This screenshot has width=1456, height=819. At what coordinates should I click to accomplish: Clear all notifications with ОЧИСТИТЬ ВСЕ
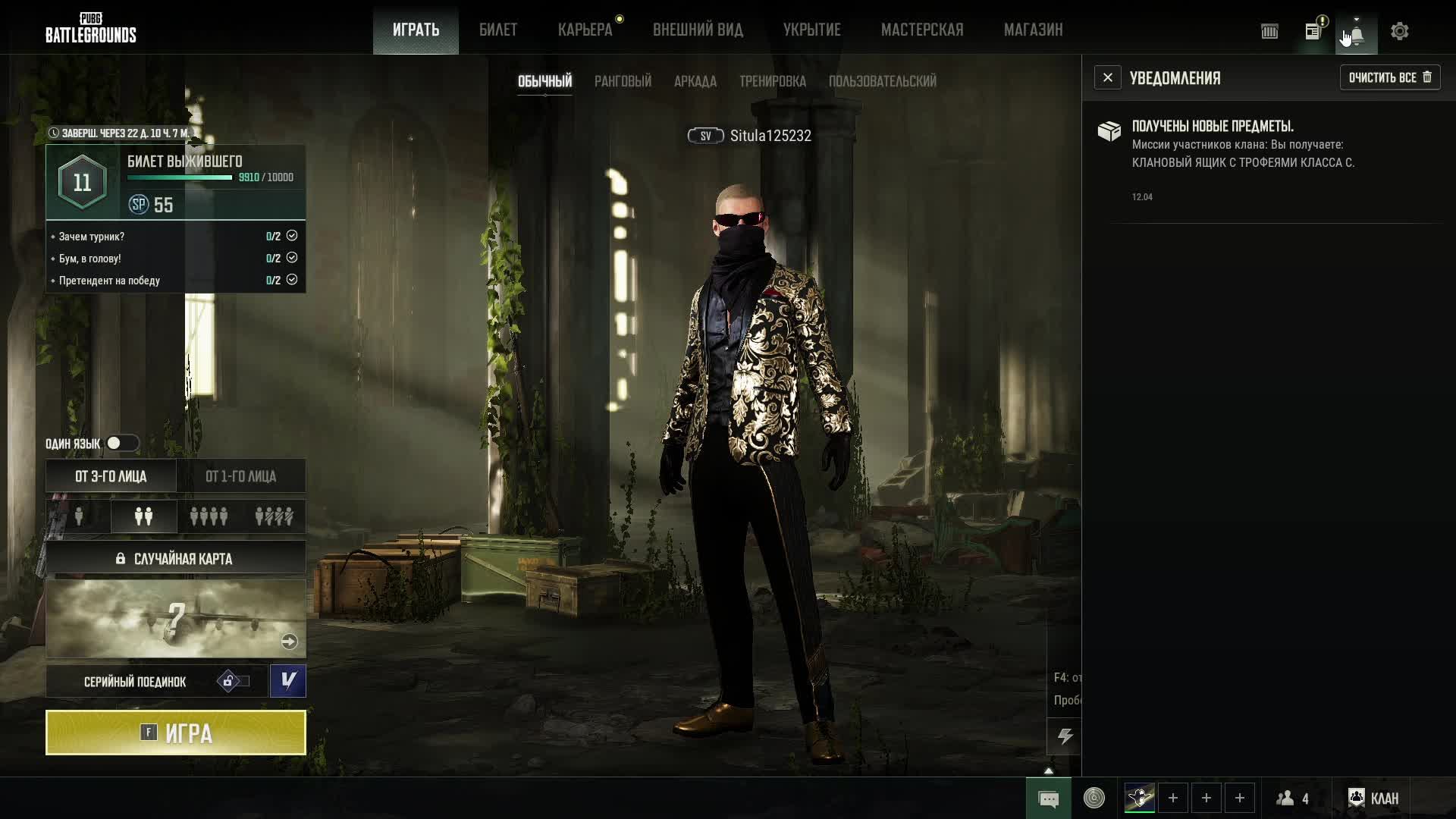tap(1389, 77)
